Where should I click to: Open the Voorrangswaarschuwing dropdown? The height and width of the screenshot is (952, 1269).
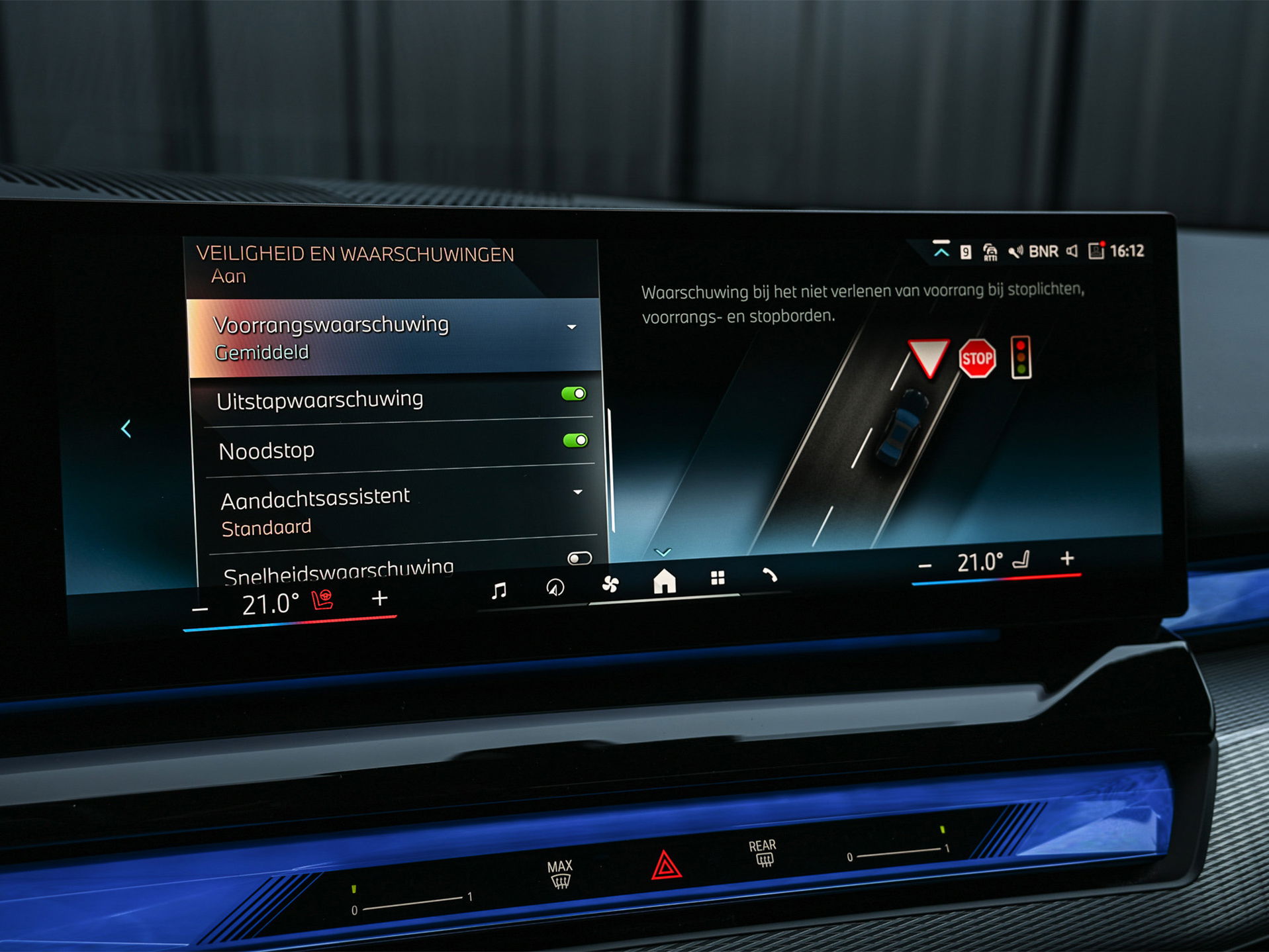[571, 327]
